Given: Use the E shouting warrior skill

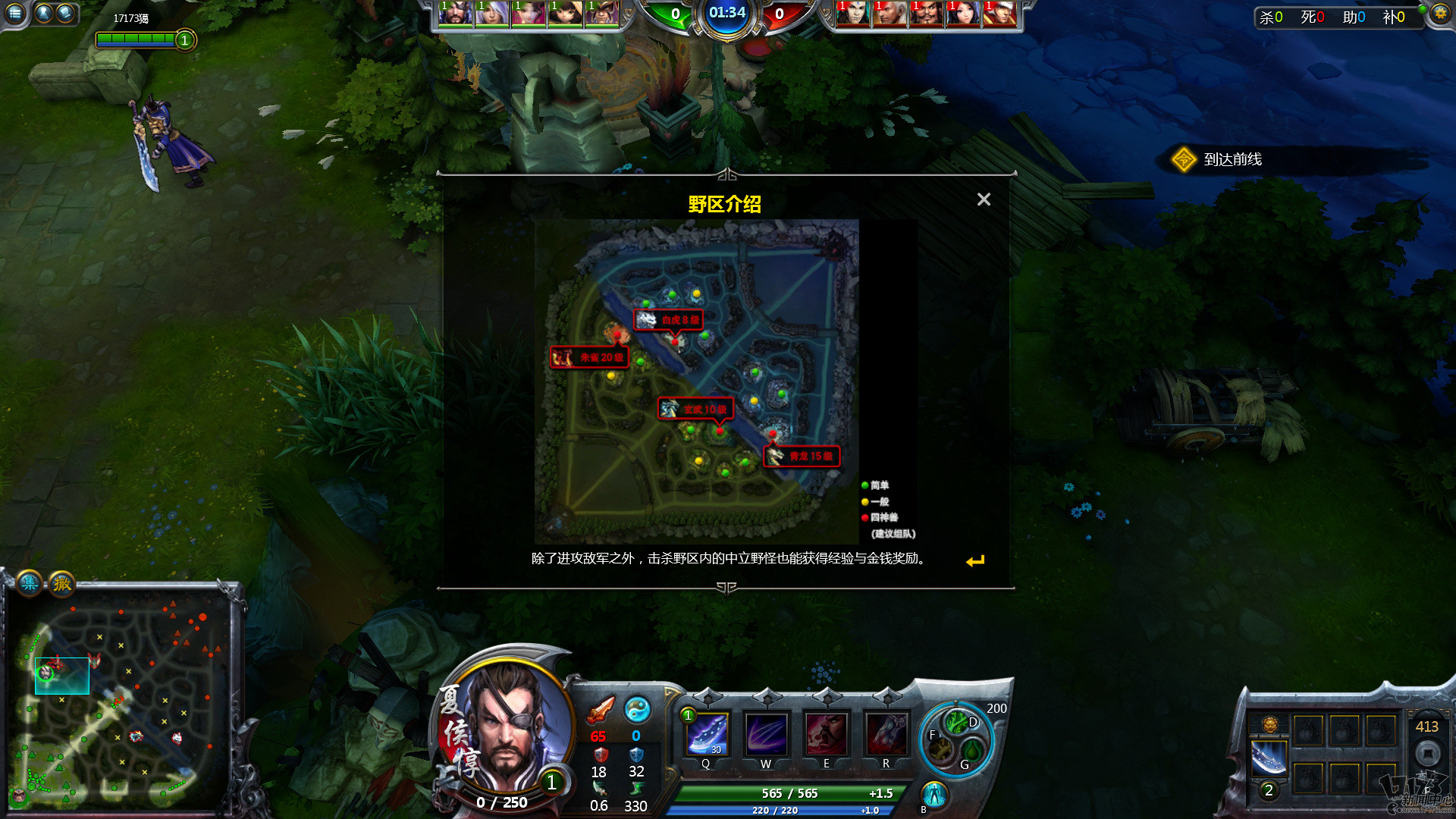Looking at the screenshot, I should (826, 734).
